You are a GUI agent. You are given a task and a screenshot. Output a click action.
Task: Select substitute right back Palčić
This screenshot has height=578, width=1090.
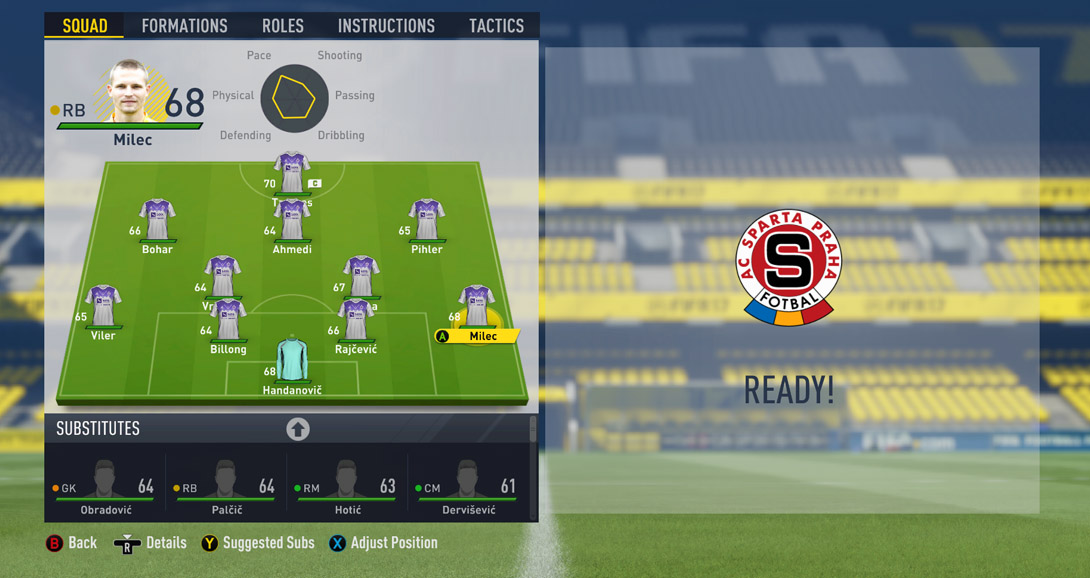click(x=226, y=486)
